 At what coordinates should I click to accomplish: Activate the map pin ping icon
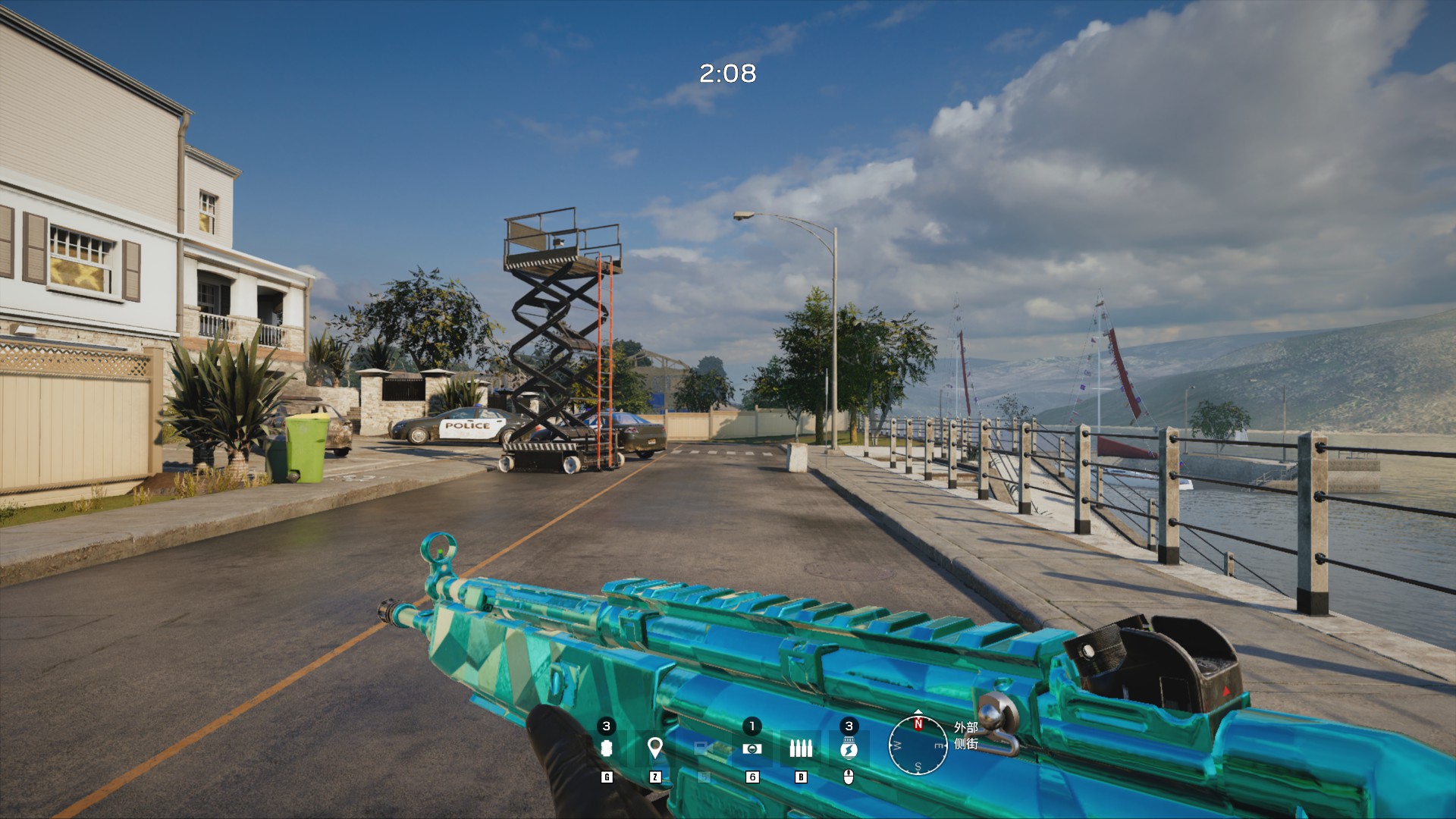(x=655, y=748)
